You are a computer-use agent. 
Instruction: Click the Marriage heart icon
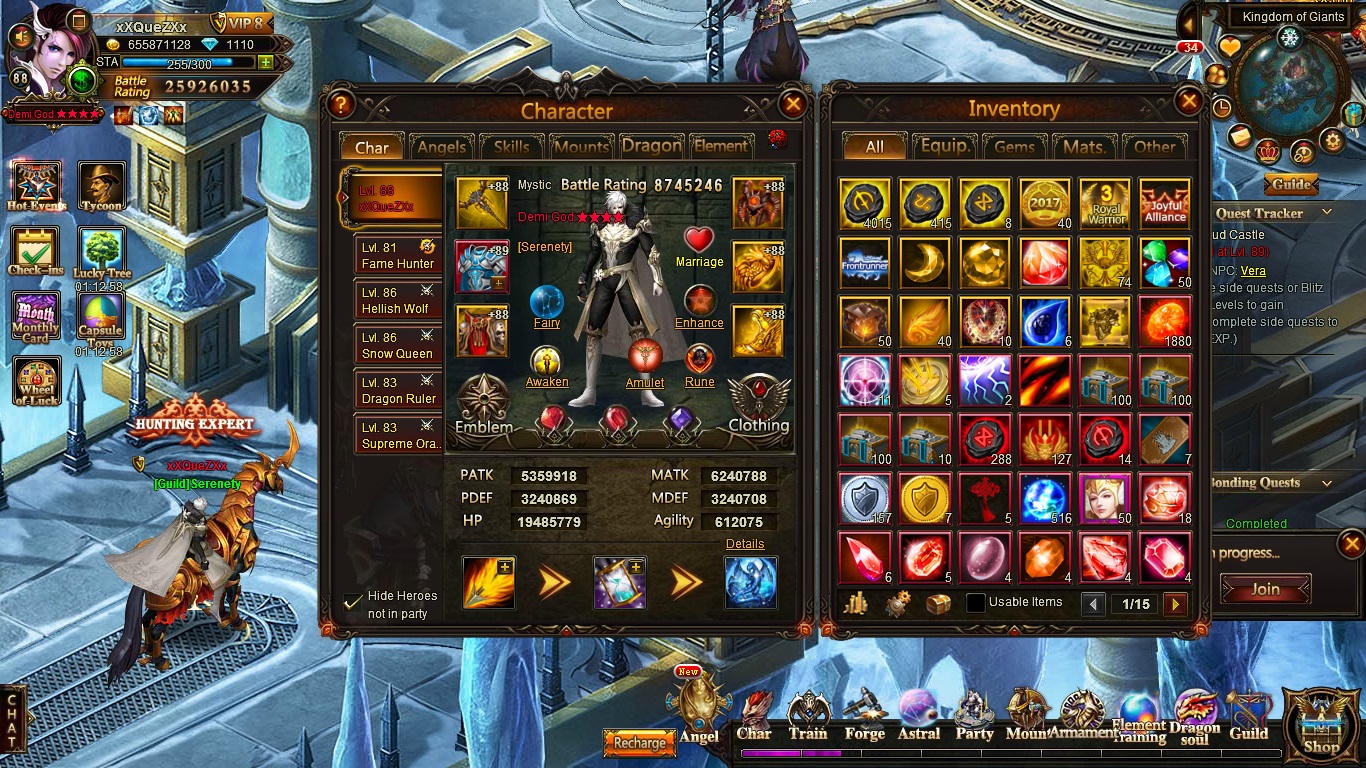[699, 241]
